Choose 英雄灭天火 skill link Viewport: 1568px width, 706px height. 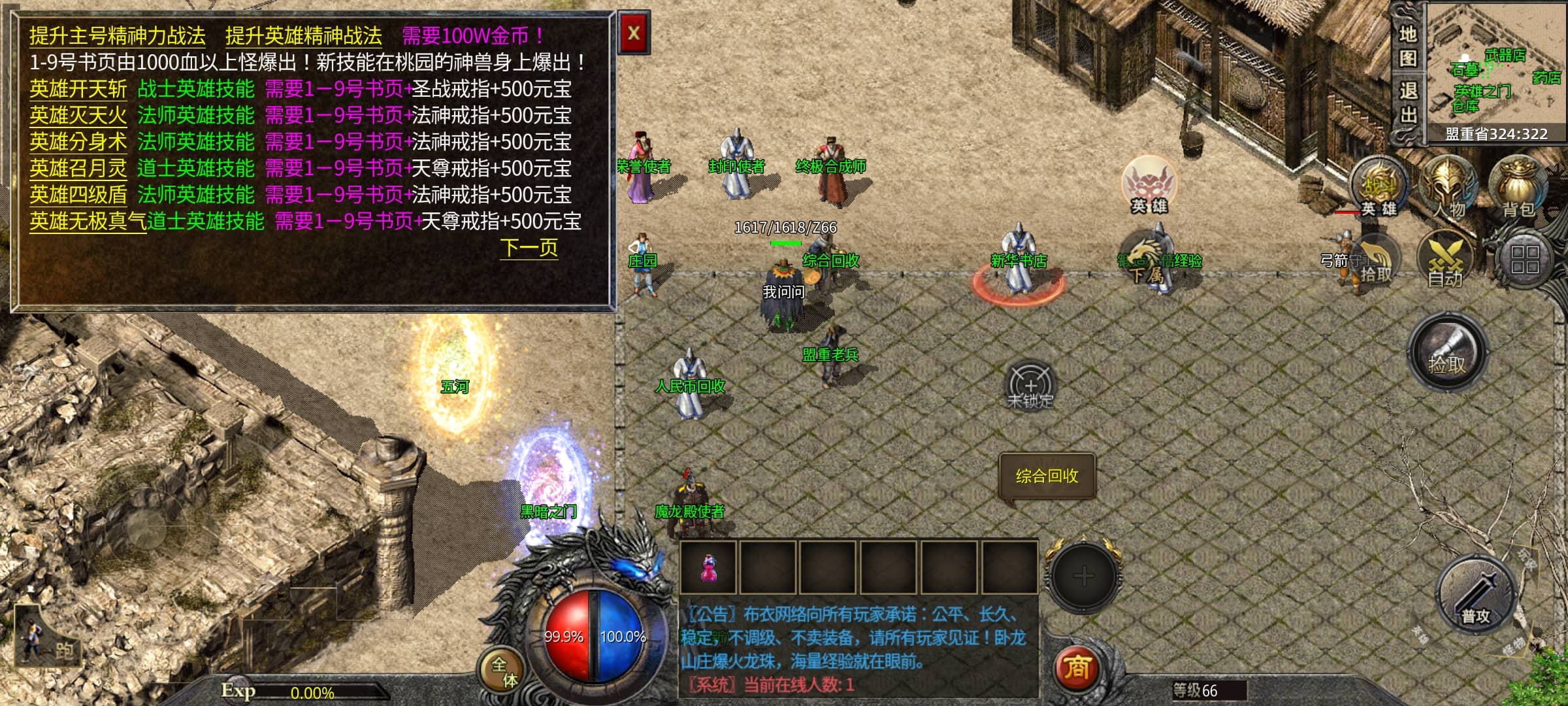pos(78,116)
